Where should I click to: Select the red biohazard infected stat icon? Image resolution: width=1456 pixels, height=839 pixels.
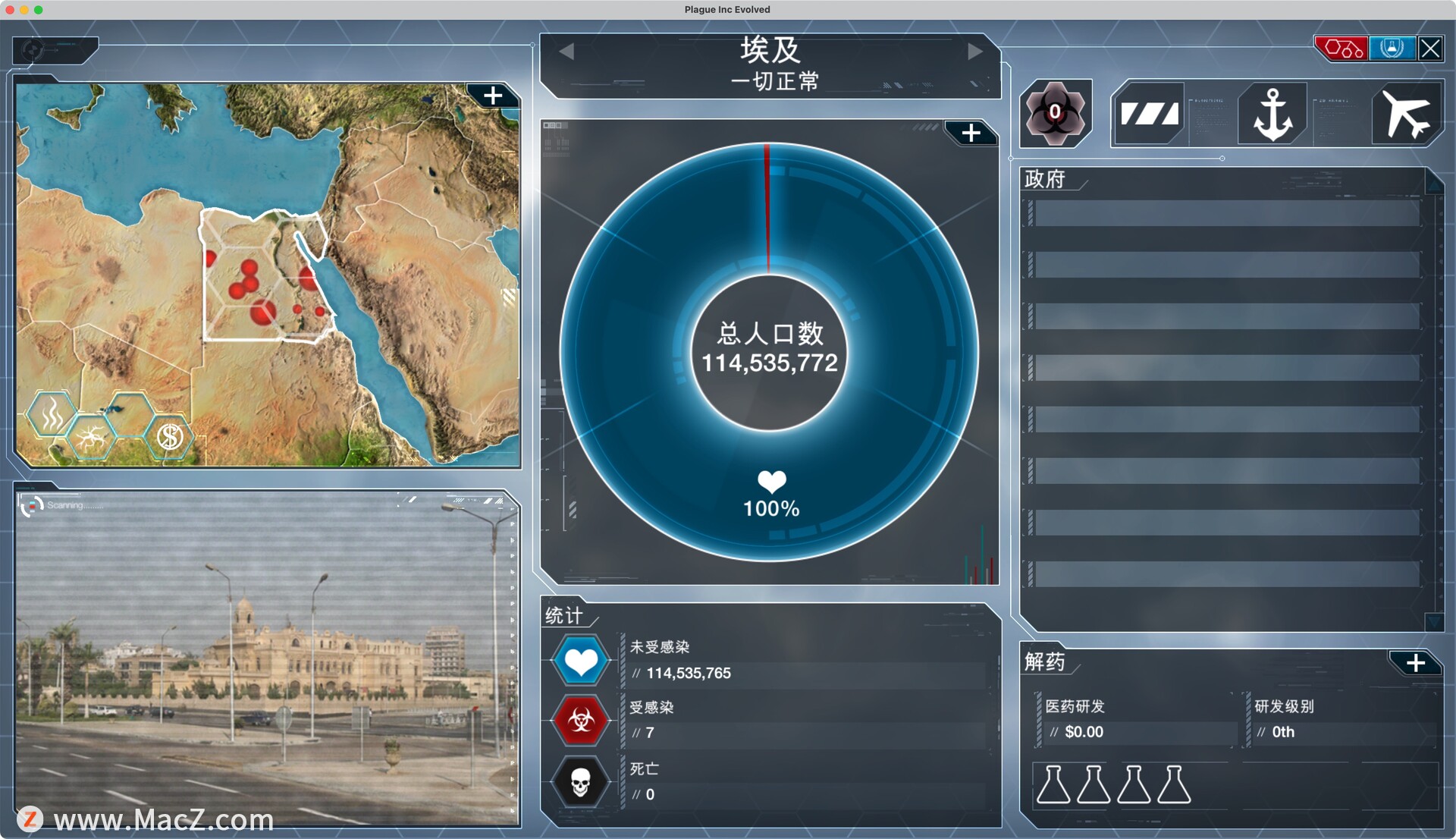(581, 720)
